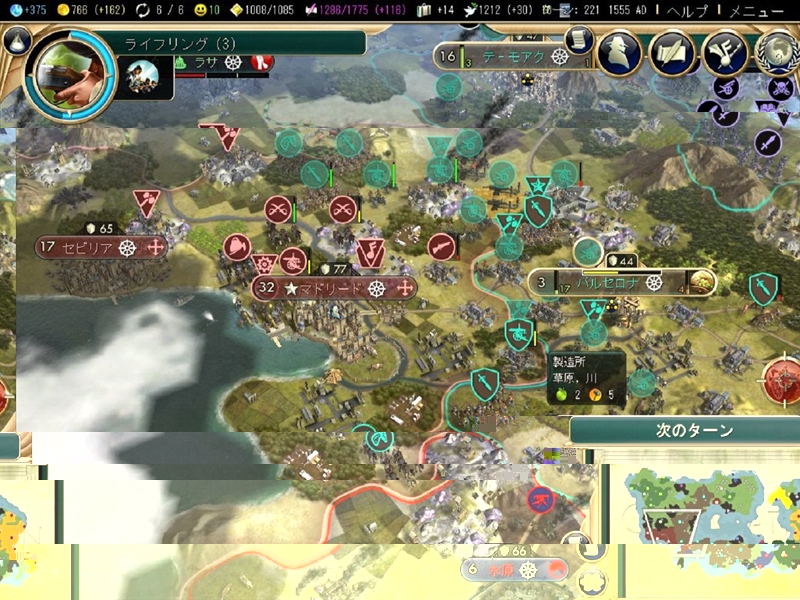End the turn with the 次のターン button
The image size is (800, 600).
pyautogui.click(x=694, y=431)
